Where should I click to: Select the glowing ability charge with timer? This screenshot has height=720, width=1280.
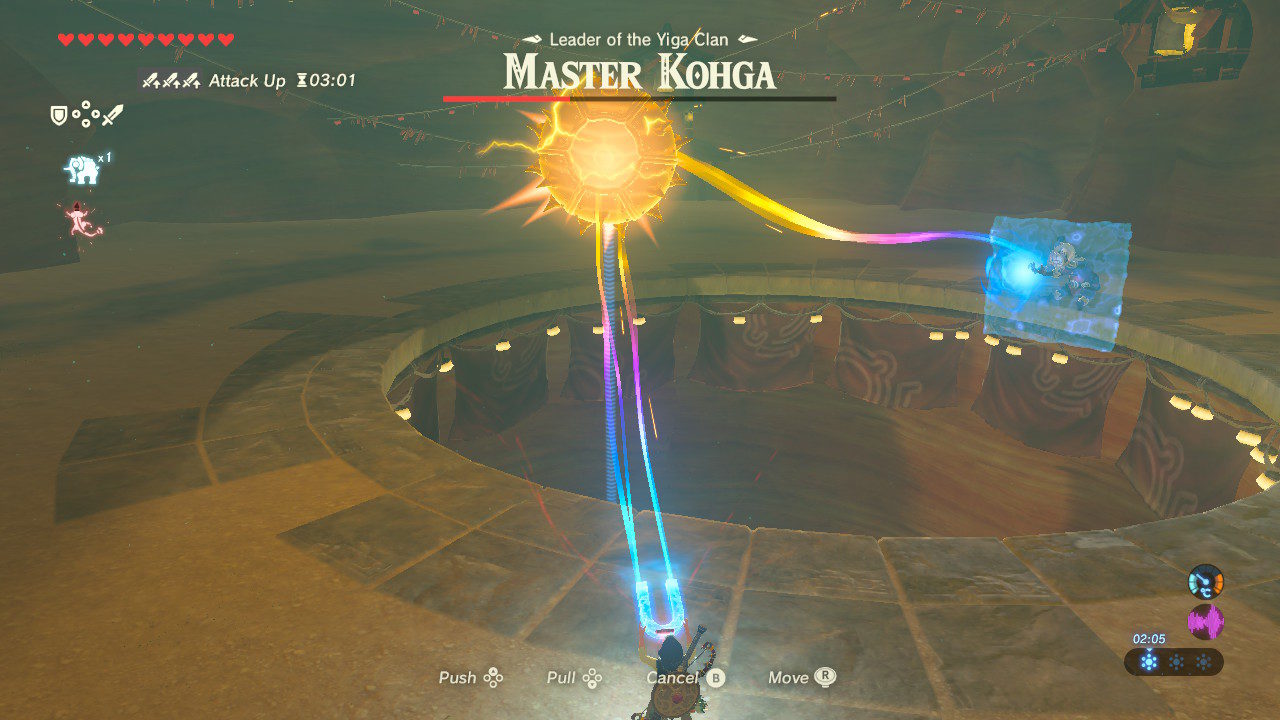coord(1148,661)
